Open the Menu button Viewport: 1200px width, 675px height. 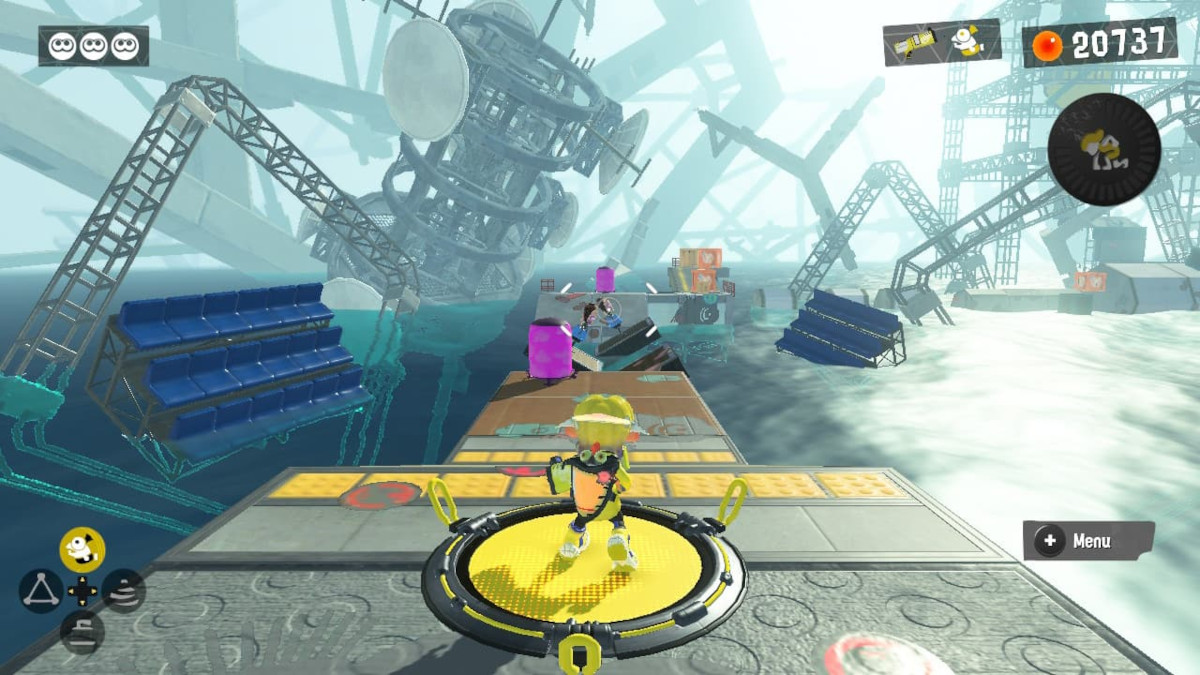[1088, 541]
